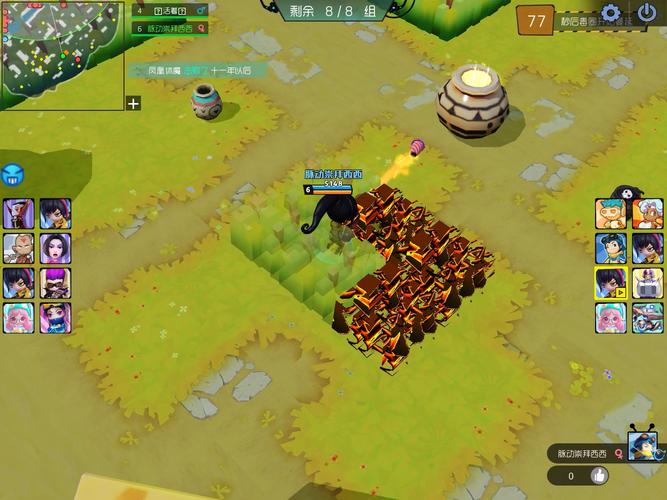Image resolution: width=667 pixels, height=500 pixels.
Task: Expand the minimap with the plus button
Action: [134, 103]
